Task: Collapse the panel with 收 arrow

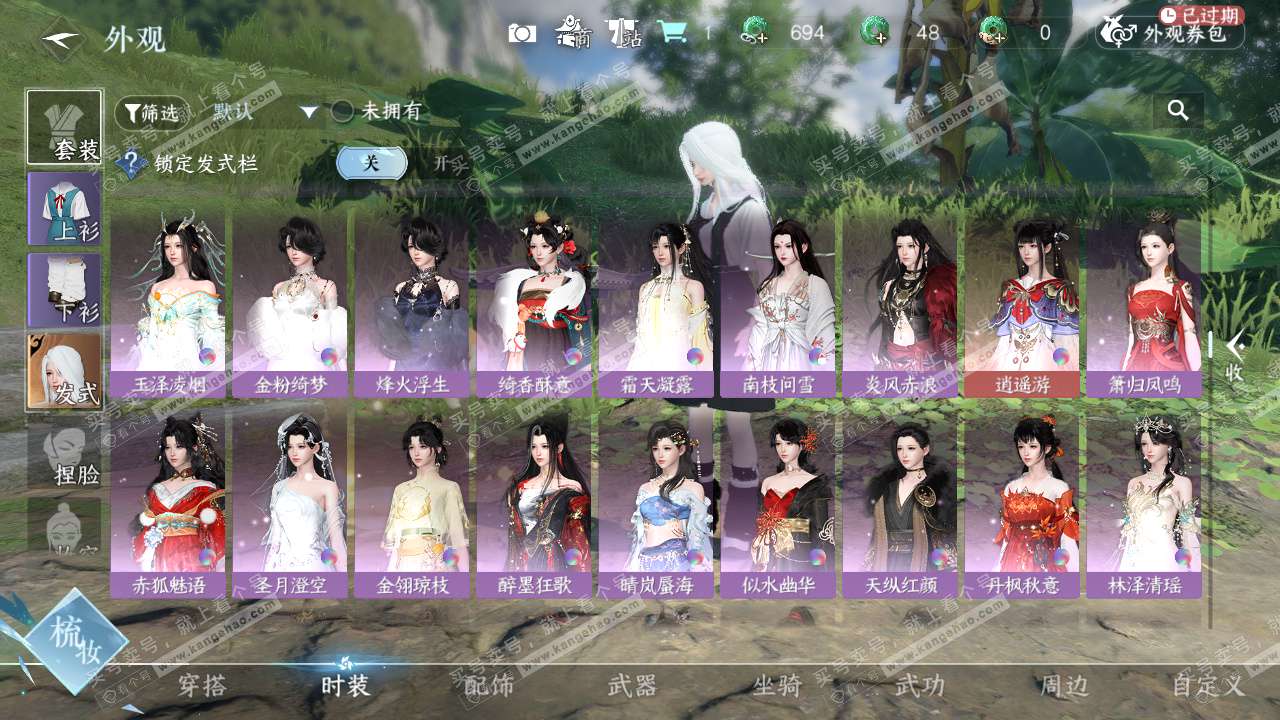Action: coord(1234,357)
